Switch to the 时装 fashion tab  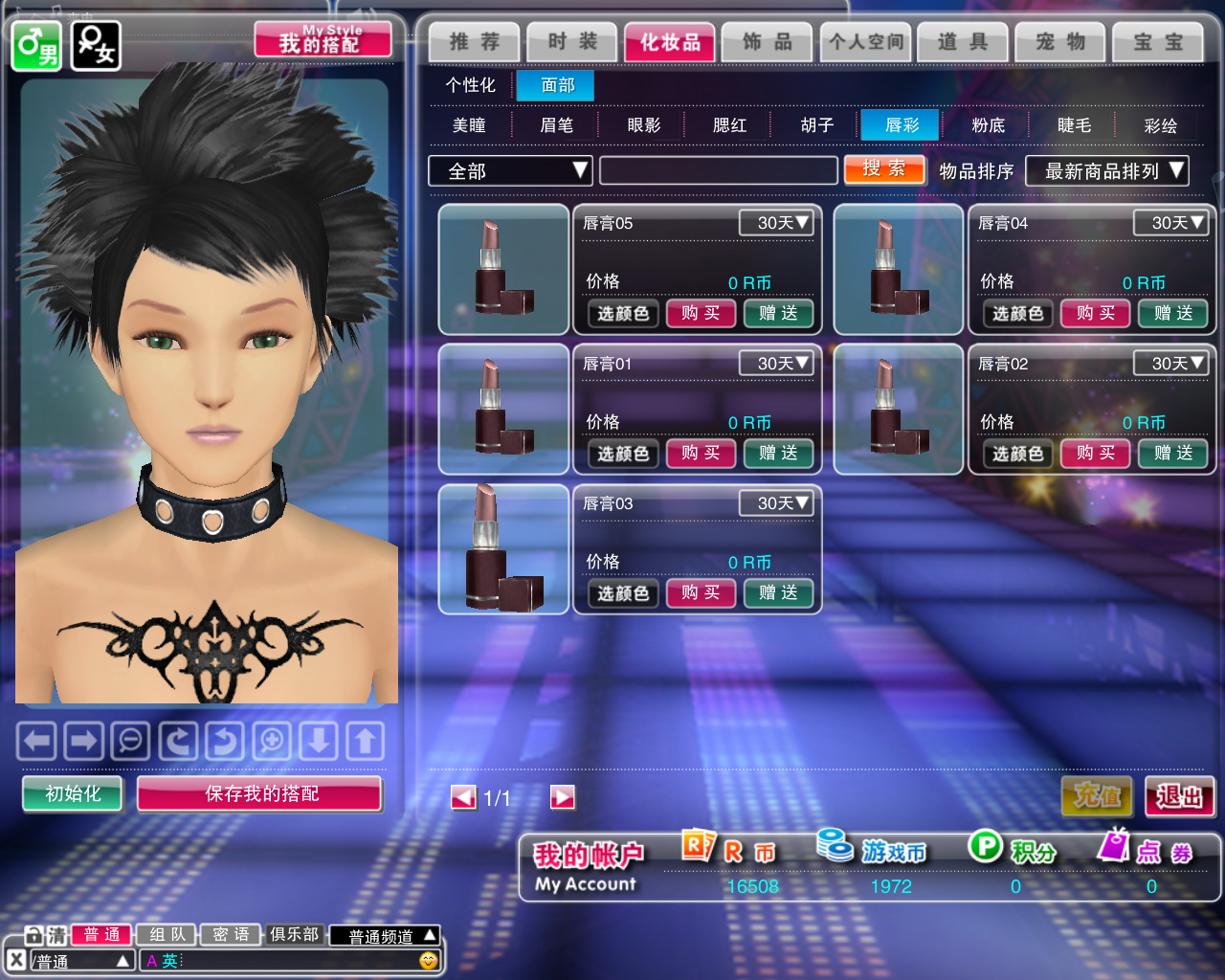point(571,42)
